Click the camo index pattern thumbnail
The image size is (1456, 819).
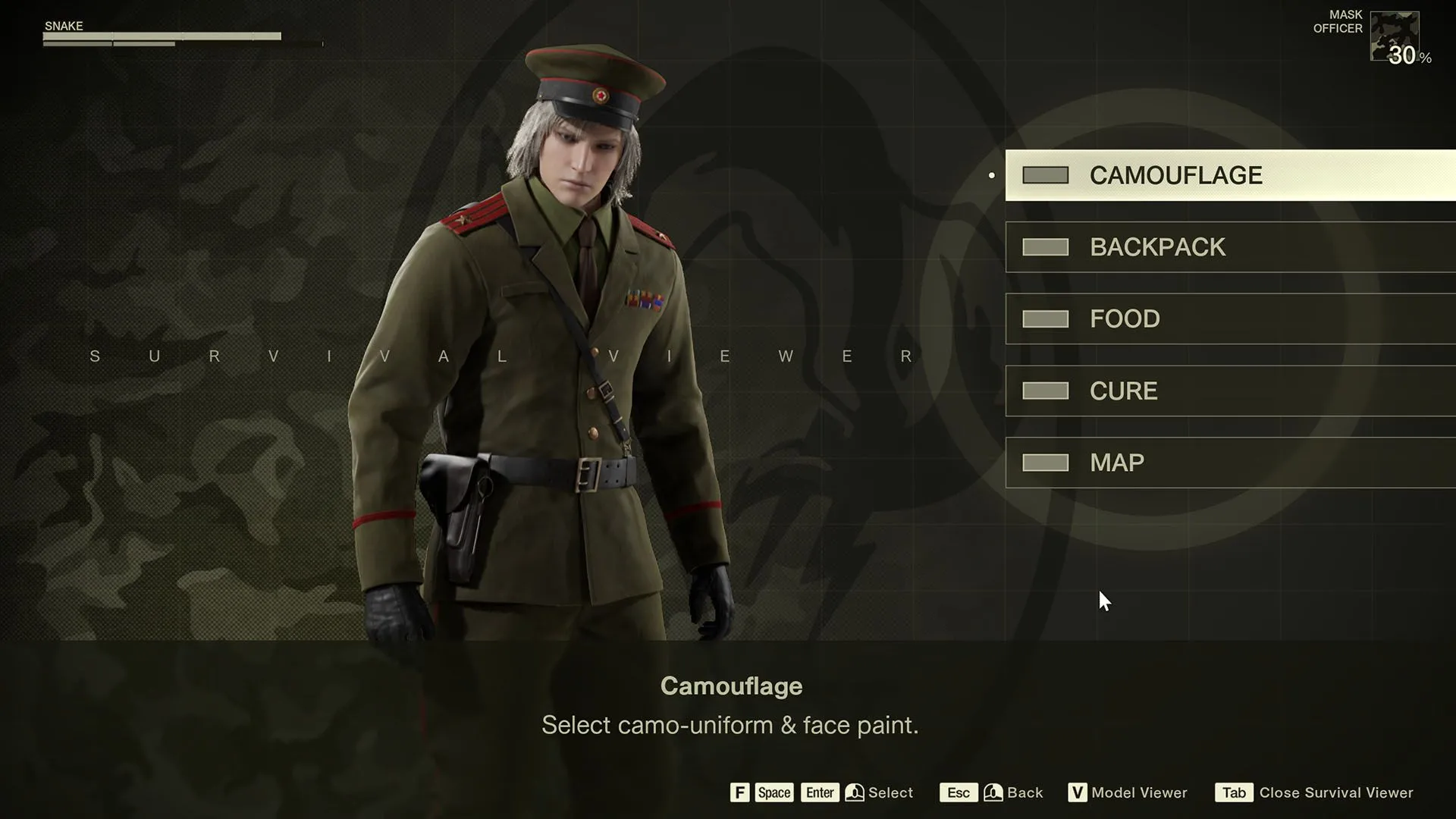(1394, 36)
